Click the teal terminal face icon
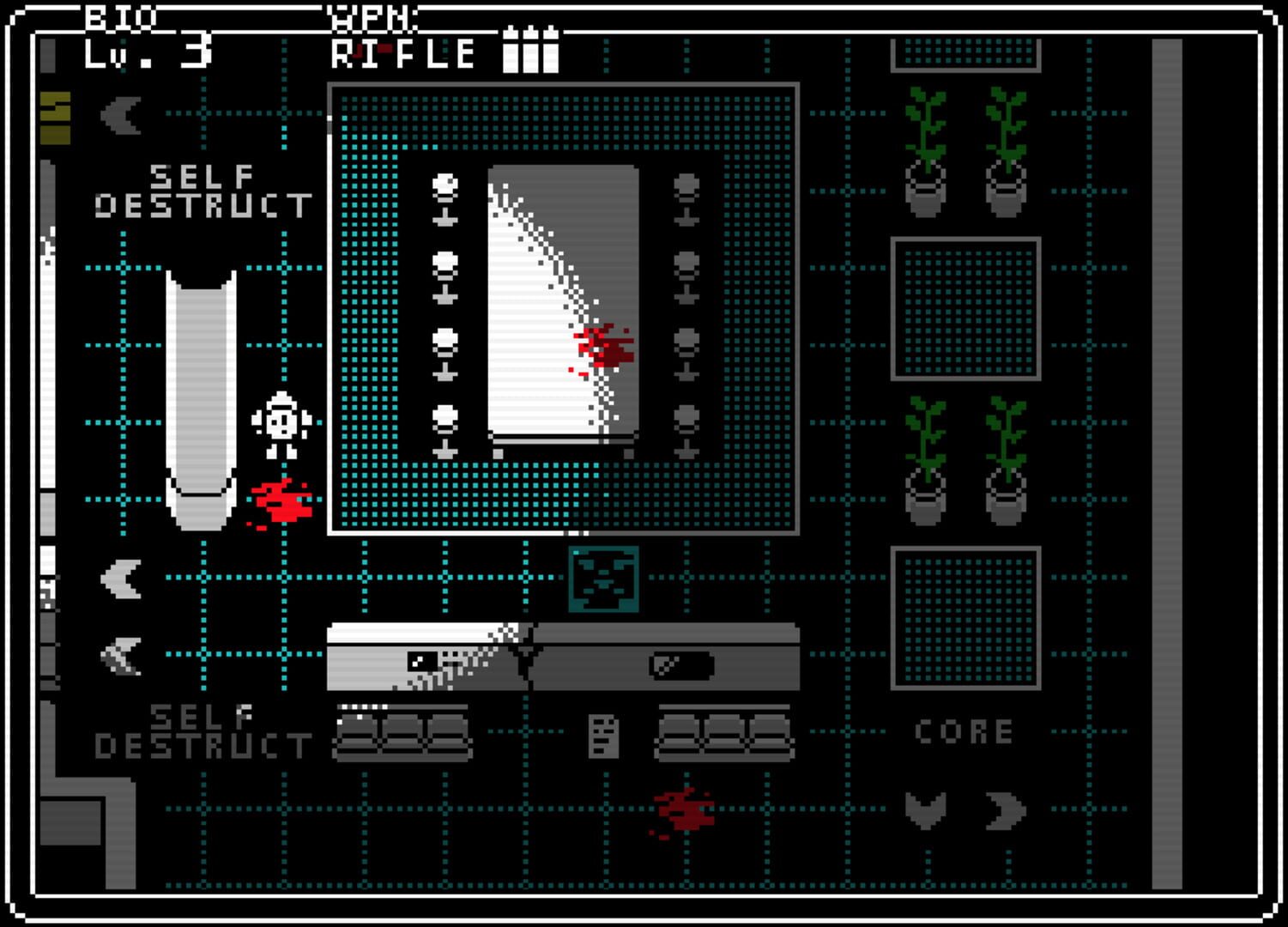Image resolution: width=1288 pixels, height=927 pixels. pyautogui.click(x=603, y=580)
